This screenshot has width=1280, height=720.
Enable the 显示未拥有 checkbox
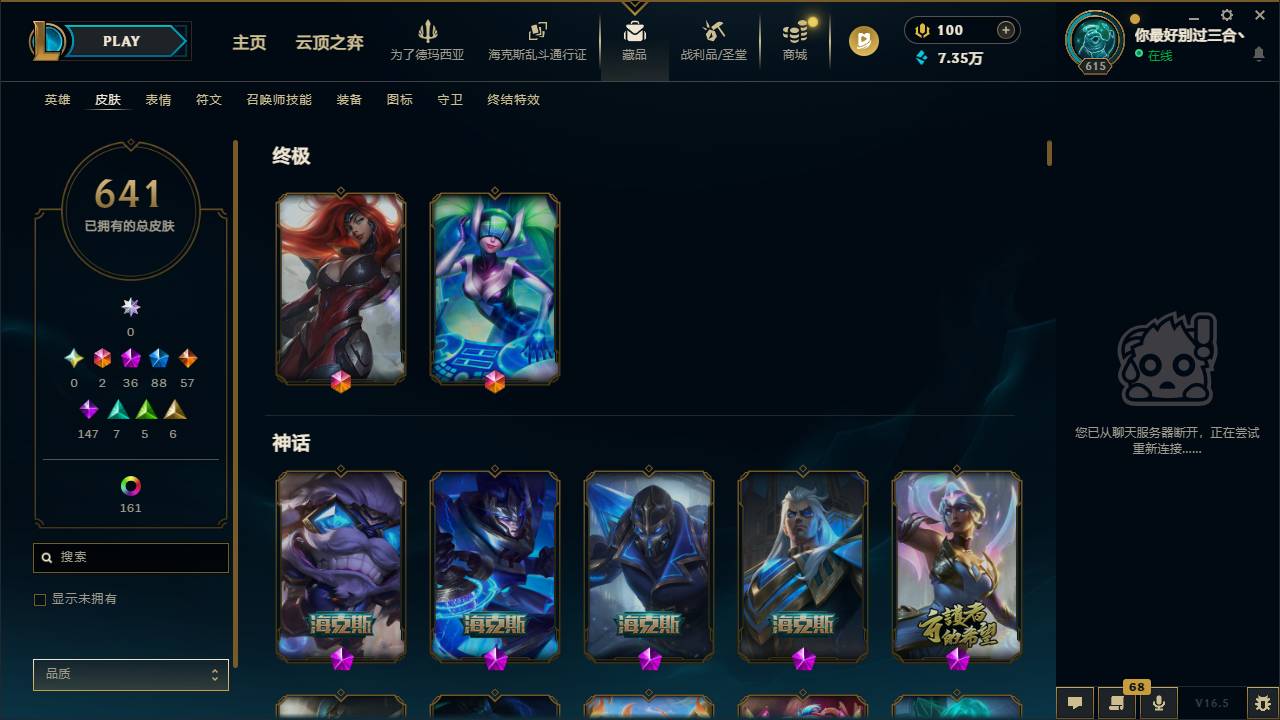point(39,599)
